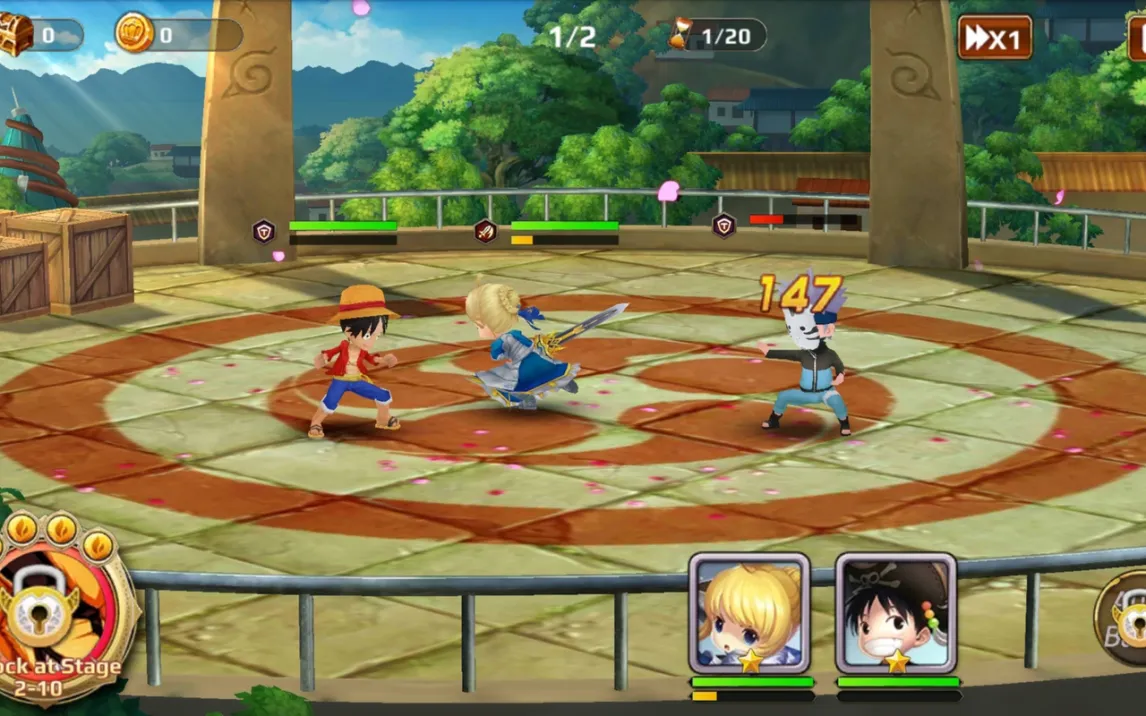1146x716 pixels.
Task: Select the blonde swordswoman hero portrait
Action: click(749, 612)
